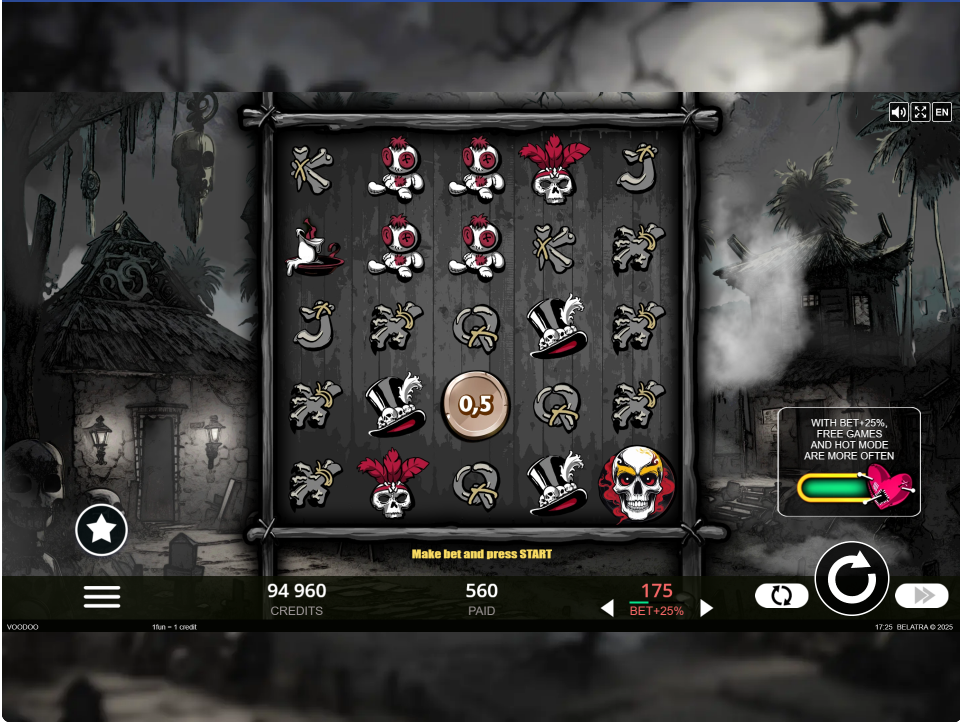Viewport: 960px width, 723px height.
Task: Increase the bet amount
Action: click(x=707, y=608)
